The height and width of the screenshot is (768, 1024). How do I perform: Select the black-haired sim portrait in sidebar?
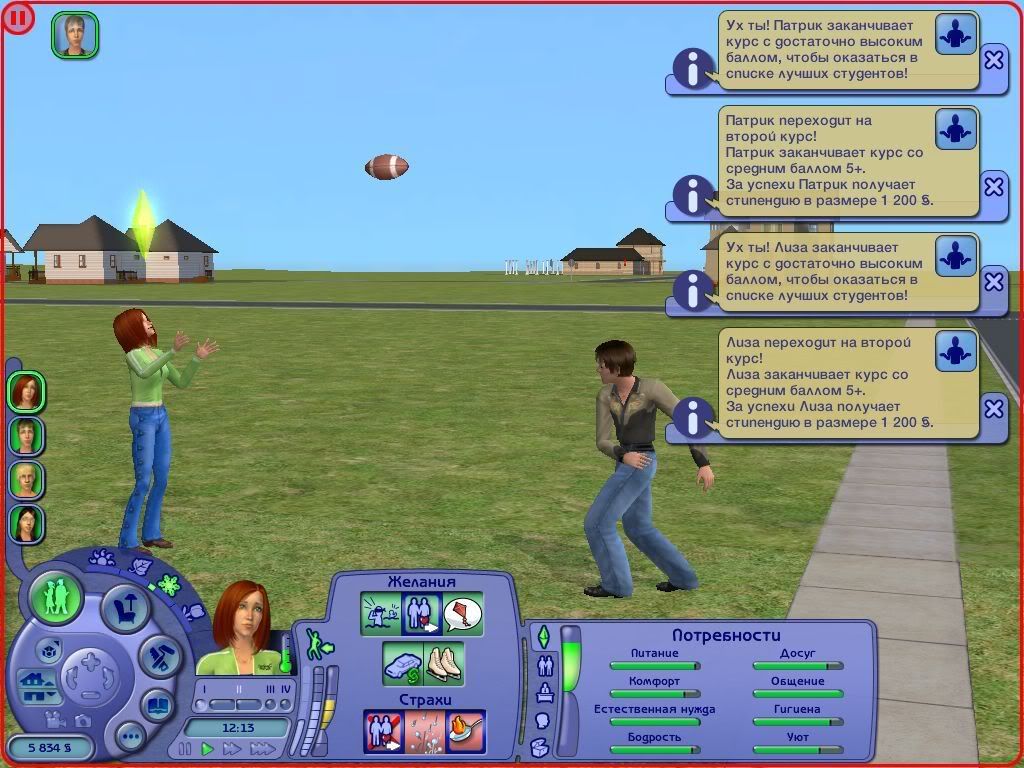(x=26, y=522)
